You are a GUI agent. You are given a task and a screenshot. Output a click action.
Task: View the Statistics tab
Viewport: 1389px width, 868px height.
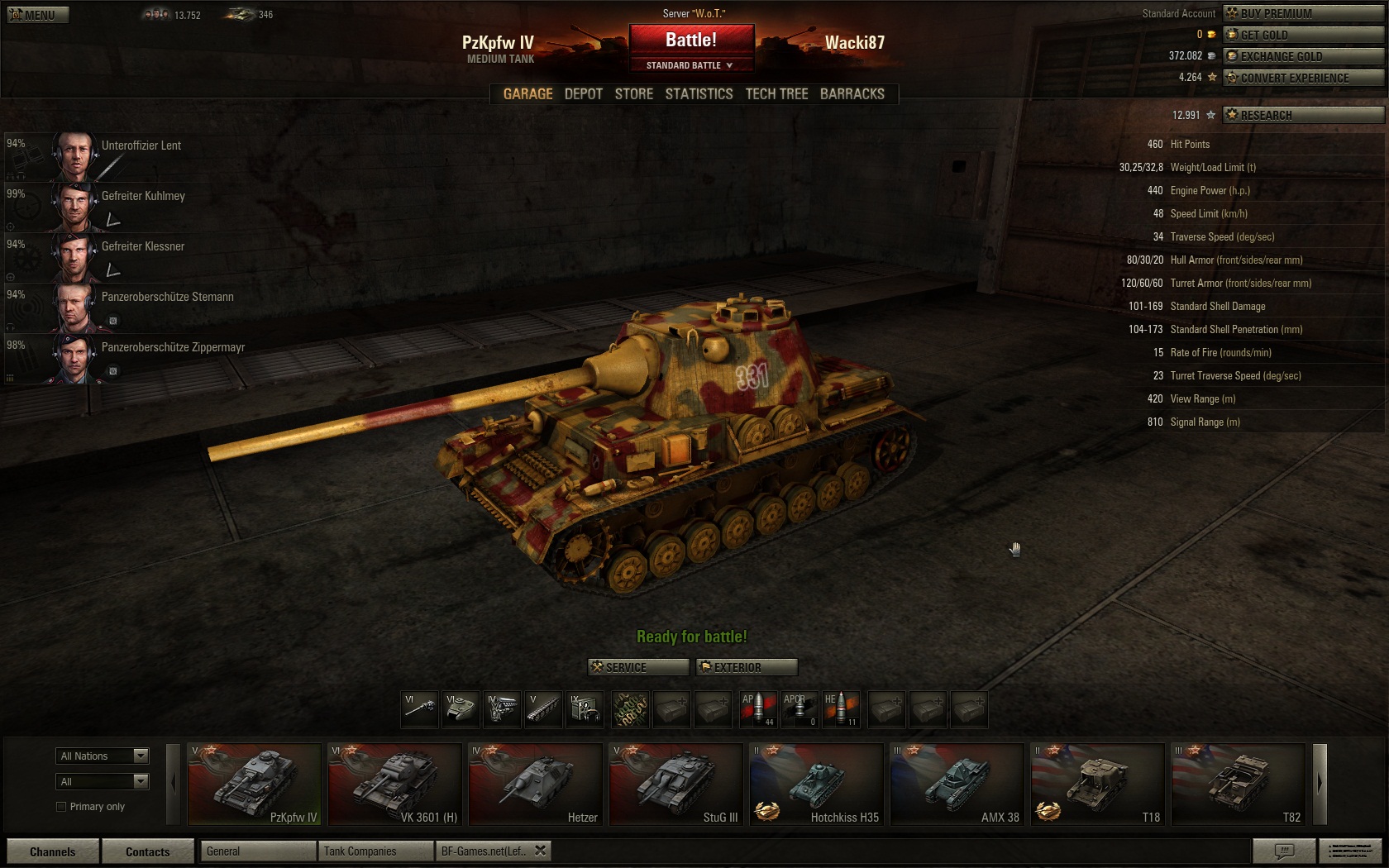point(699,94)
